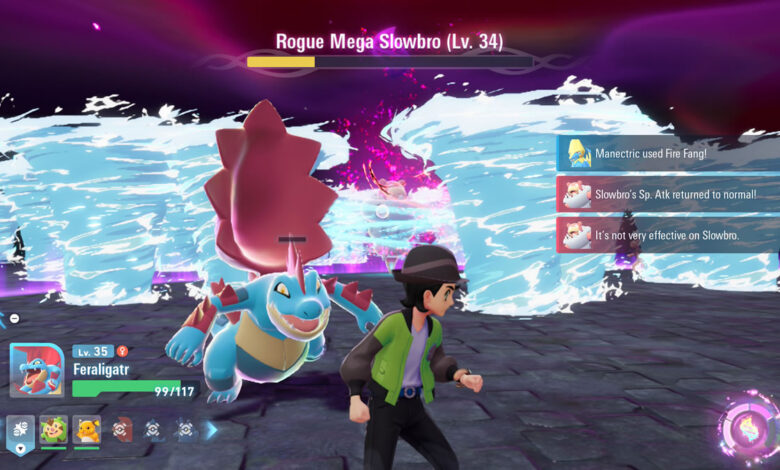Viewport: 780px width, 470px height.
Task: Select Feraligatr's portrait in the party panel
Action: coord(37,370)
